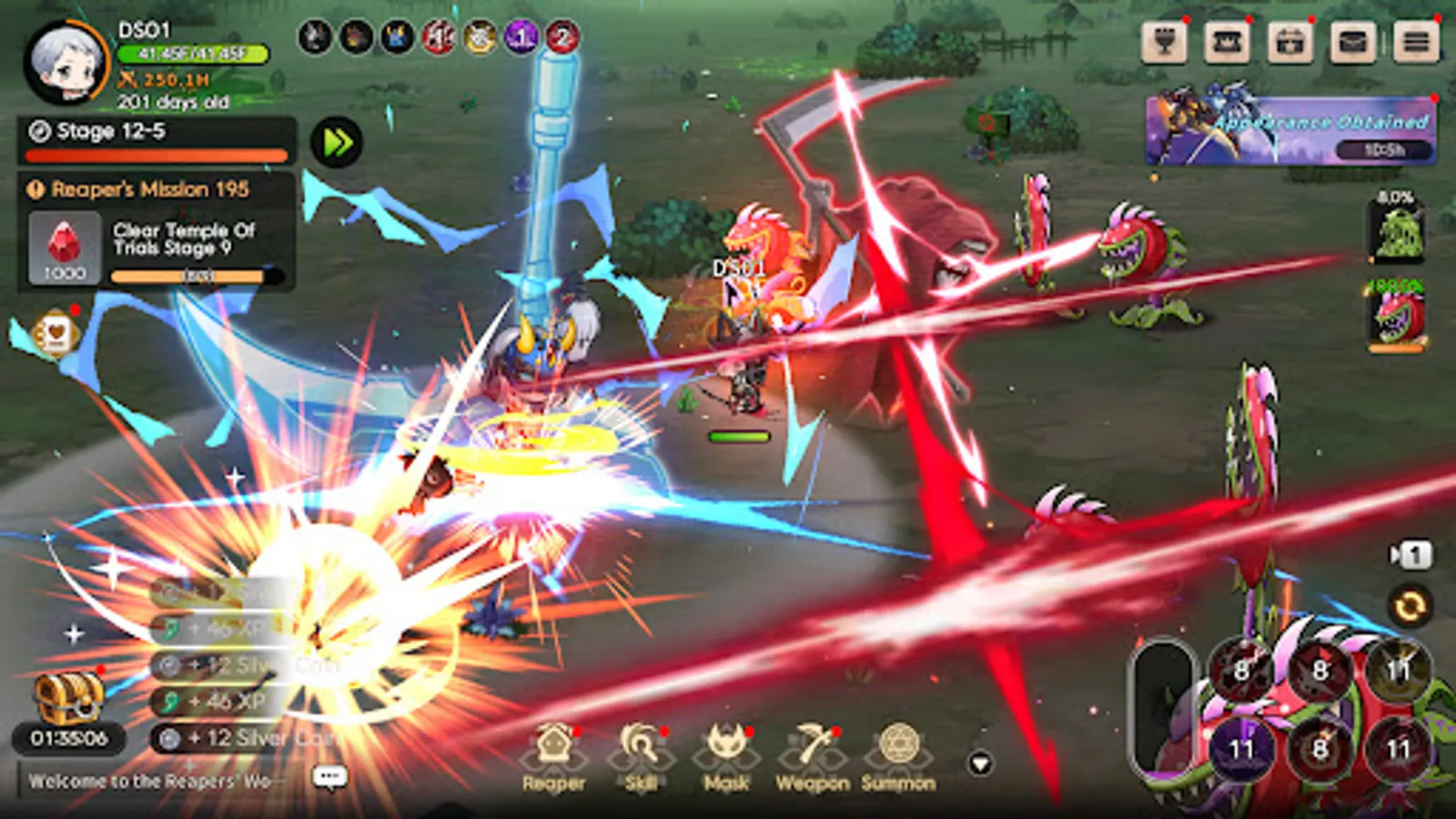1456x819 pixels.
Task: Open the heart diary icon with red dot
Action: click(56, 333)
